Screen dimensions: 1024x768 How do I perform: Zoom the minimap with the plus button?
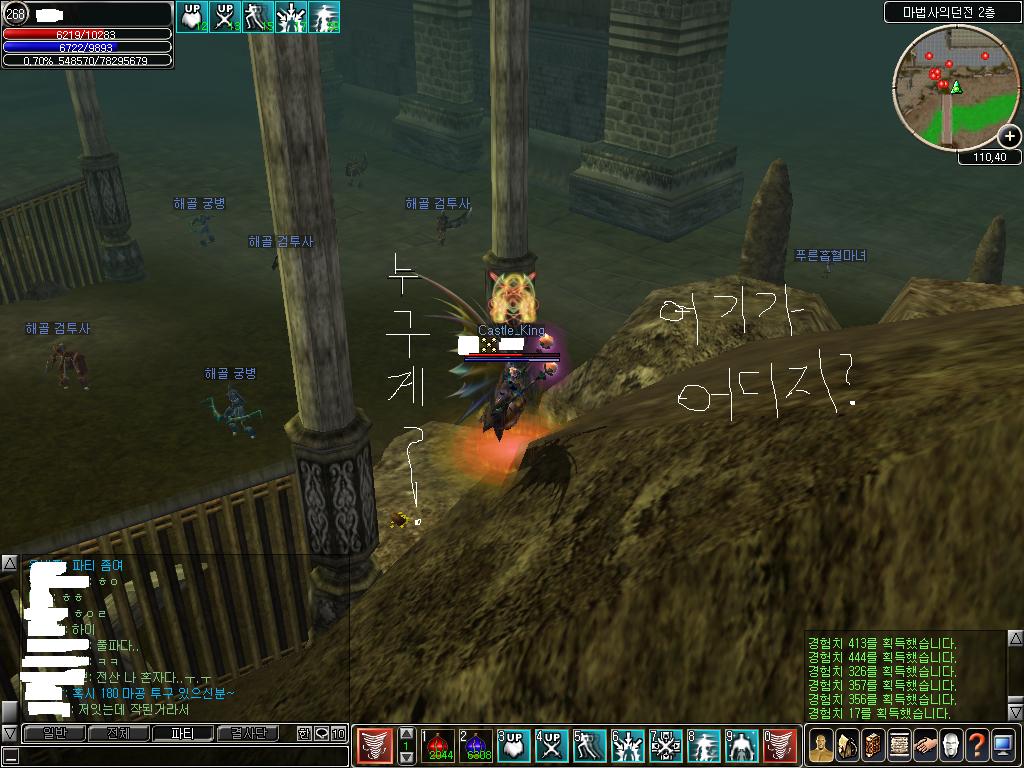pos(1009,137)
